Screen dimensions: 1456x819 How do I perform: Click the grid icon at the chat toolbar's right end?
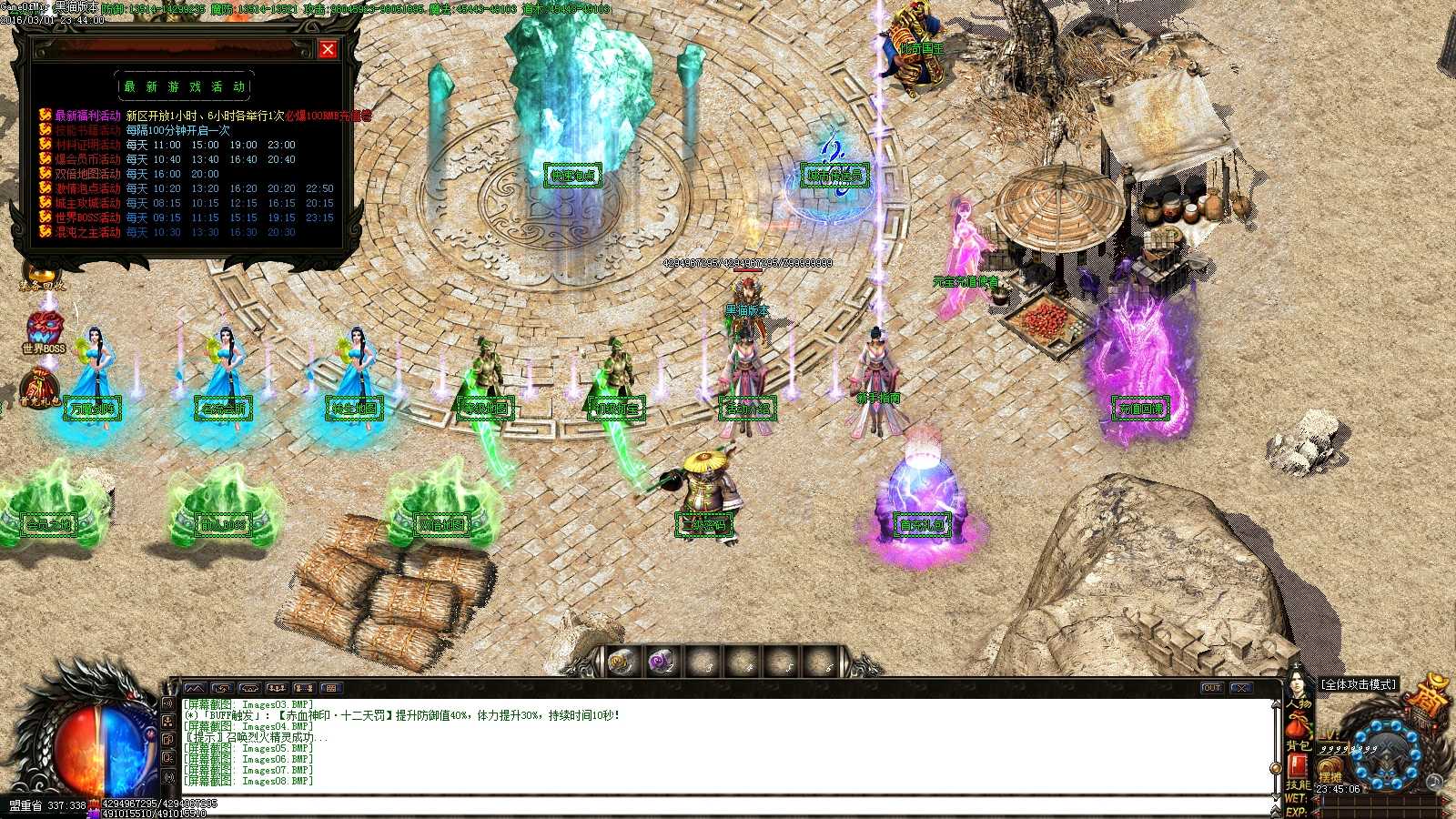pyautogui.click(x=331, y=688)
